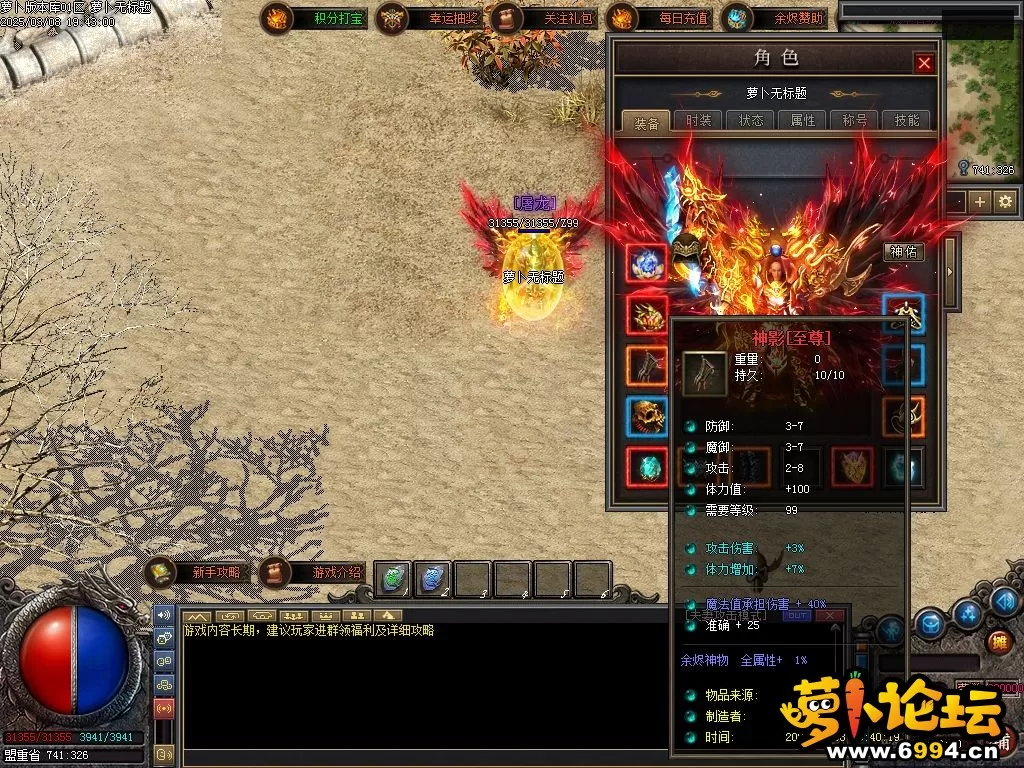
Task: Show the 属性 attributes tab
Action: click(803, 120)
